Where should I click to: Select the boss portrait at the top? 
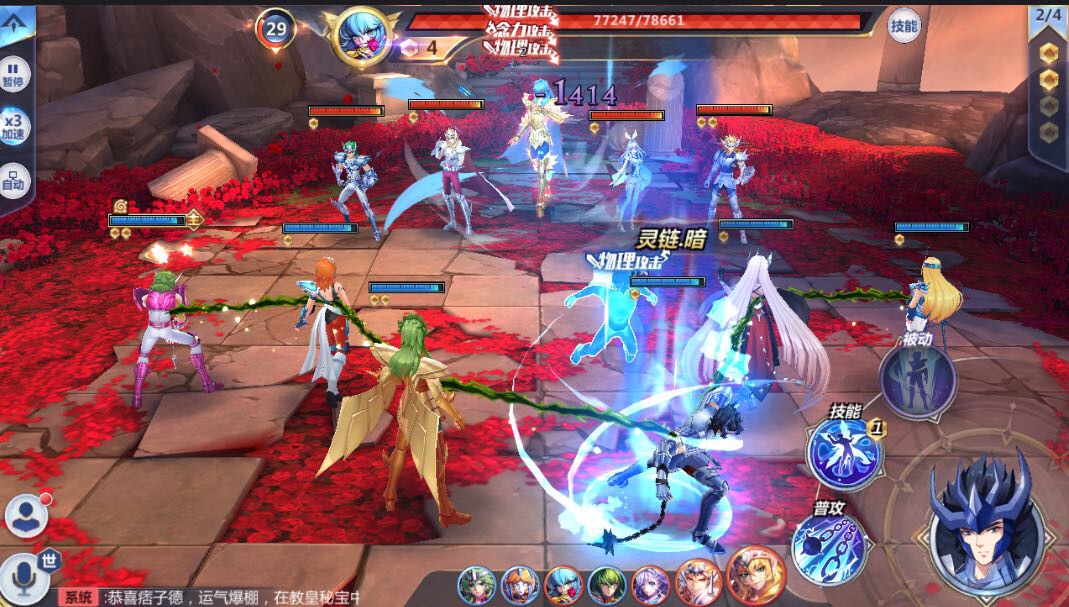click(x=360, y=35)
